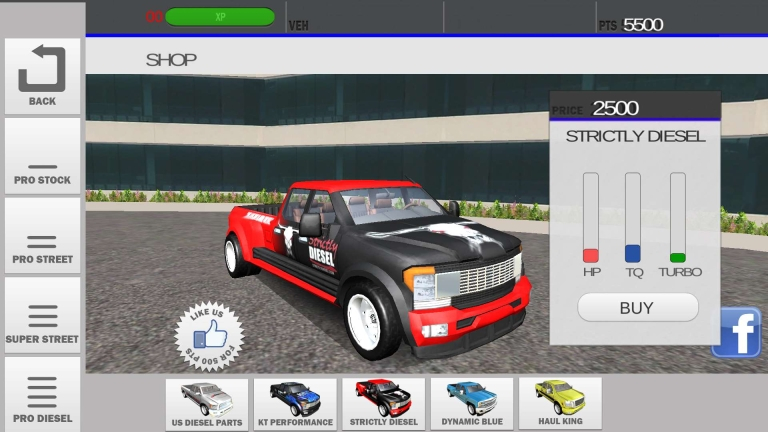Screen dimensions: 768x432
Task: View the Haul King truck
Action: 560,404
